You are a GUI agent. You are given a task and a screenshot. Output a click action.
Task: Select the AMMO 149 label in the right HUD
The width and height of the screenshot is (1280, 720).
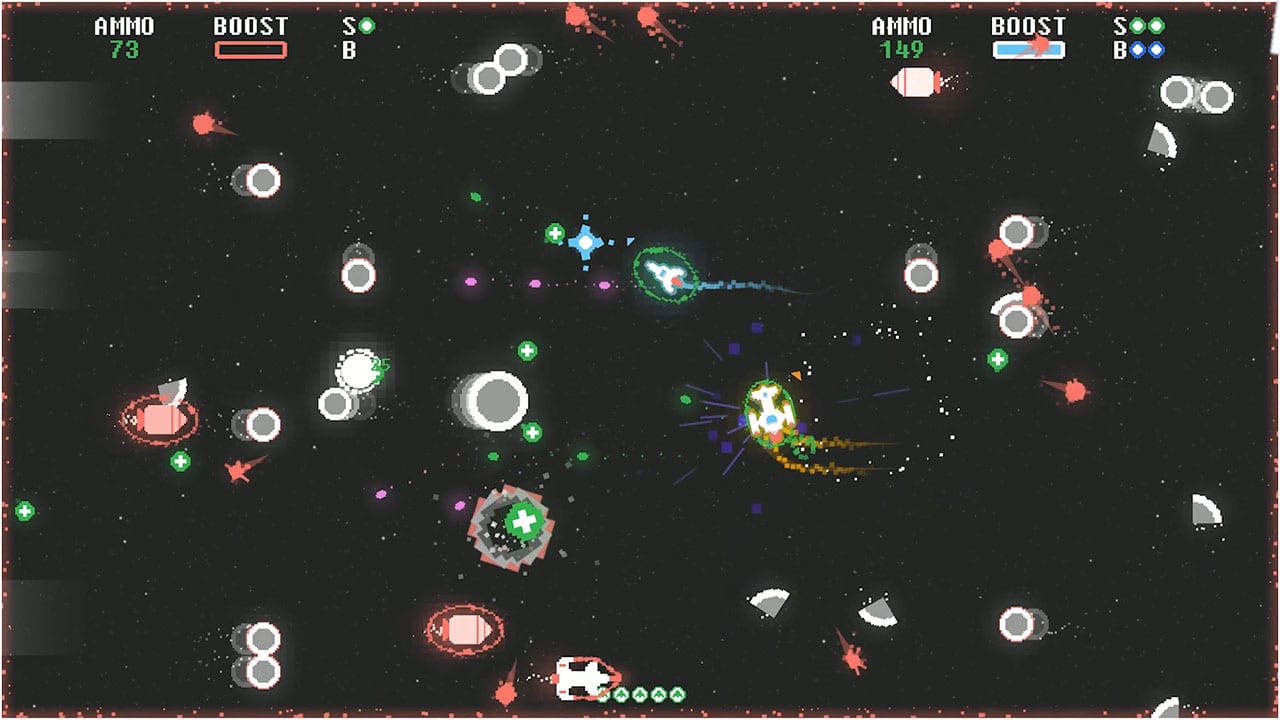[x=903, y=33]
